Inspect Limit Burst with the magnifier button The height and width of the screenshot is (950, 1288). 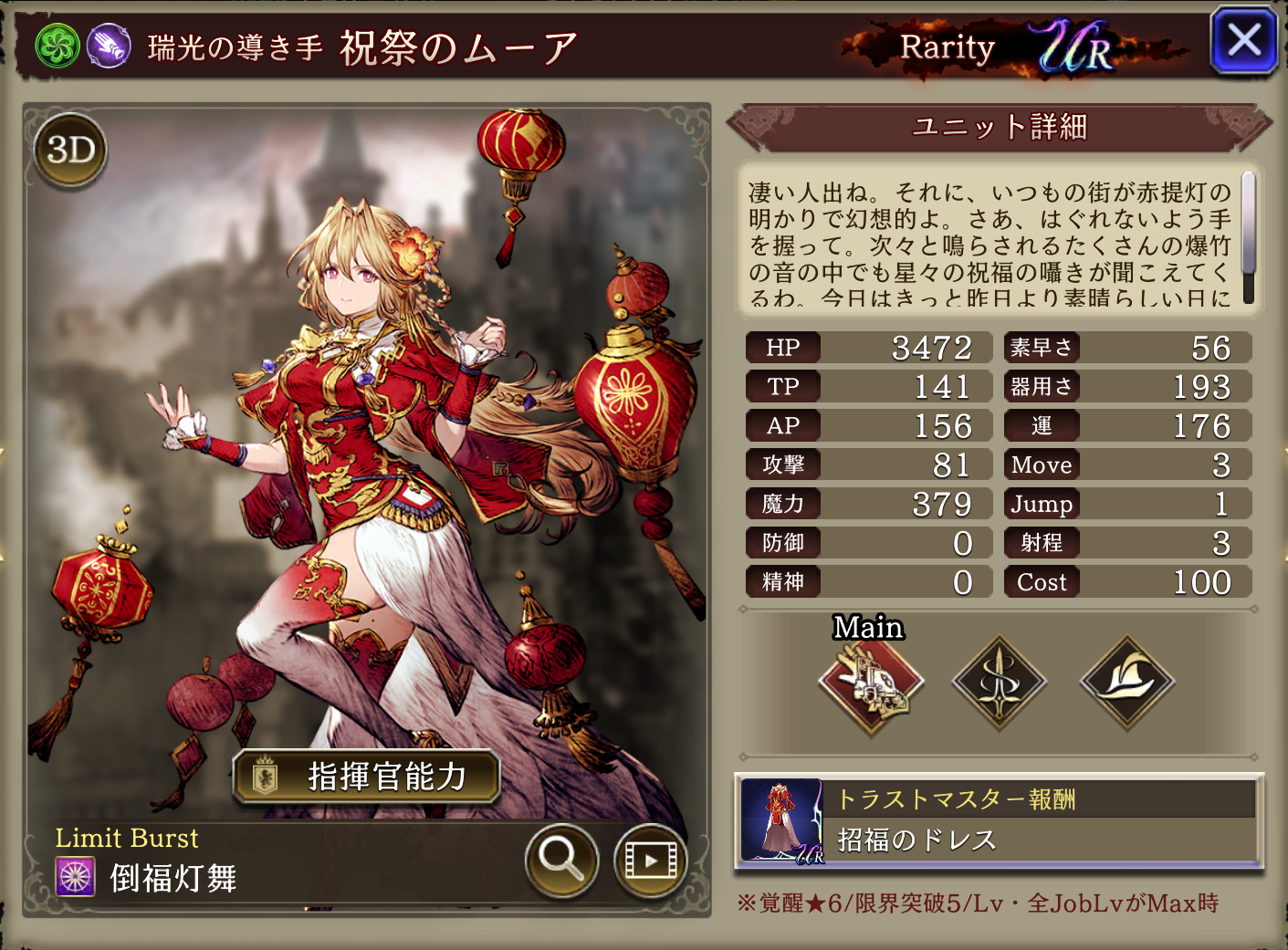point(560,859)
